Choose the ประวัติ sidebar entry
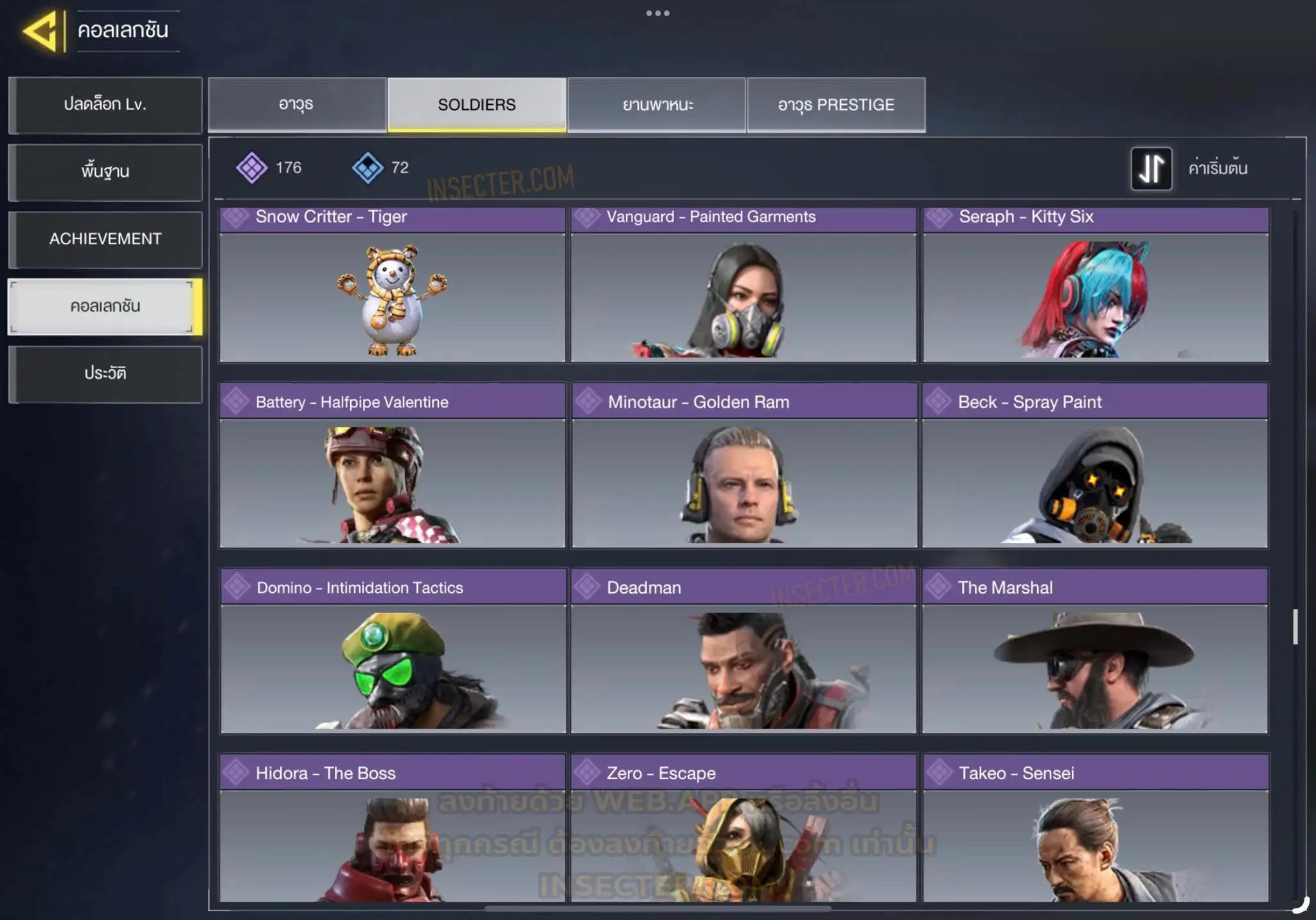 click(x=105, y=374)
